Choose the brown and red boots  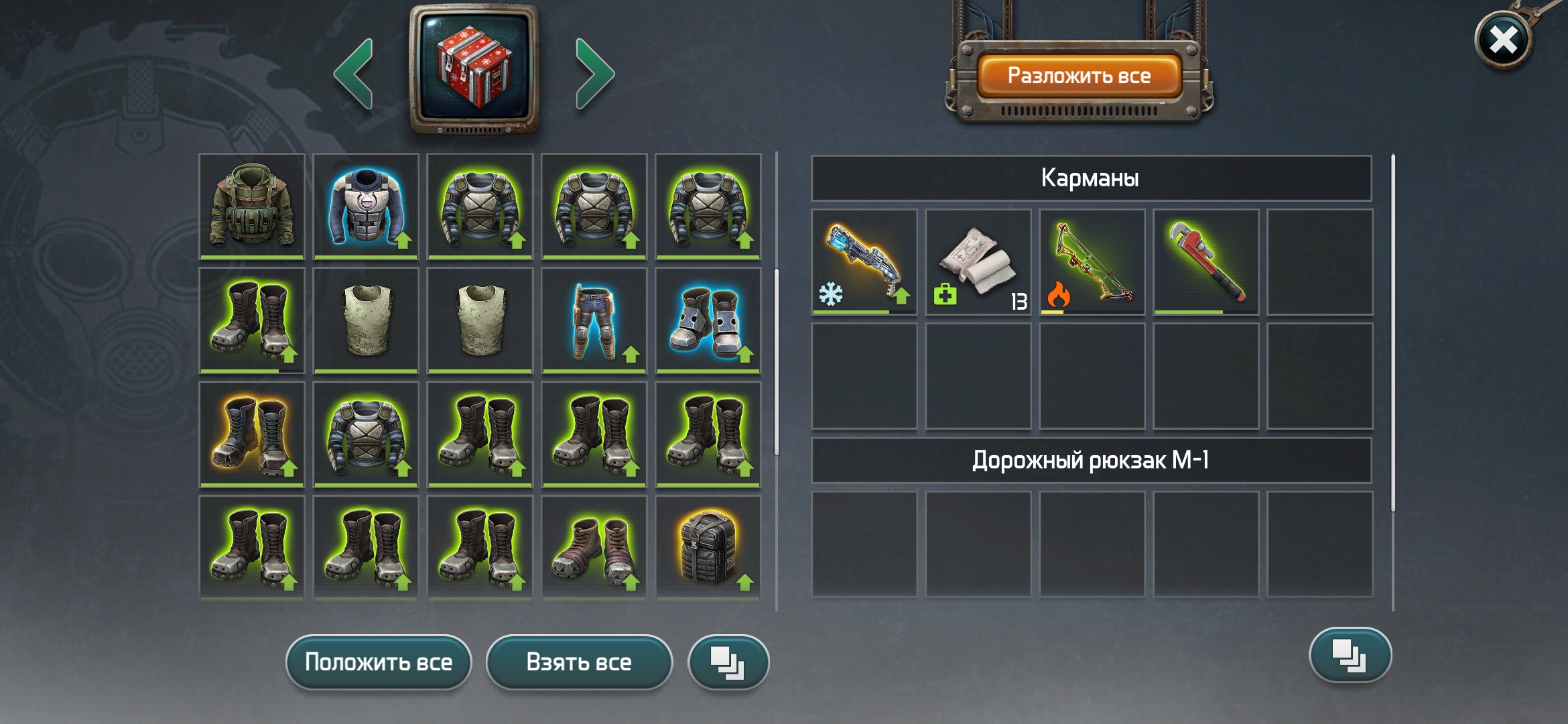[594, 548]
